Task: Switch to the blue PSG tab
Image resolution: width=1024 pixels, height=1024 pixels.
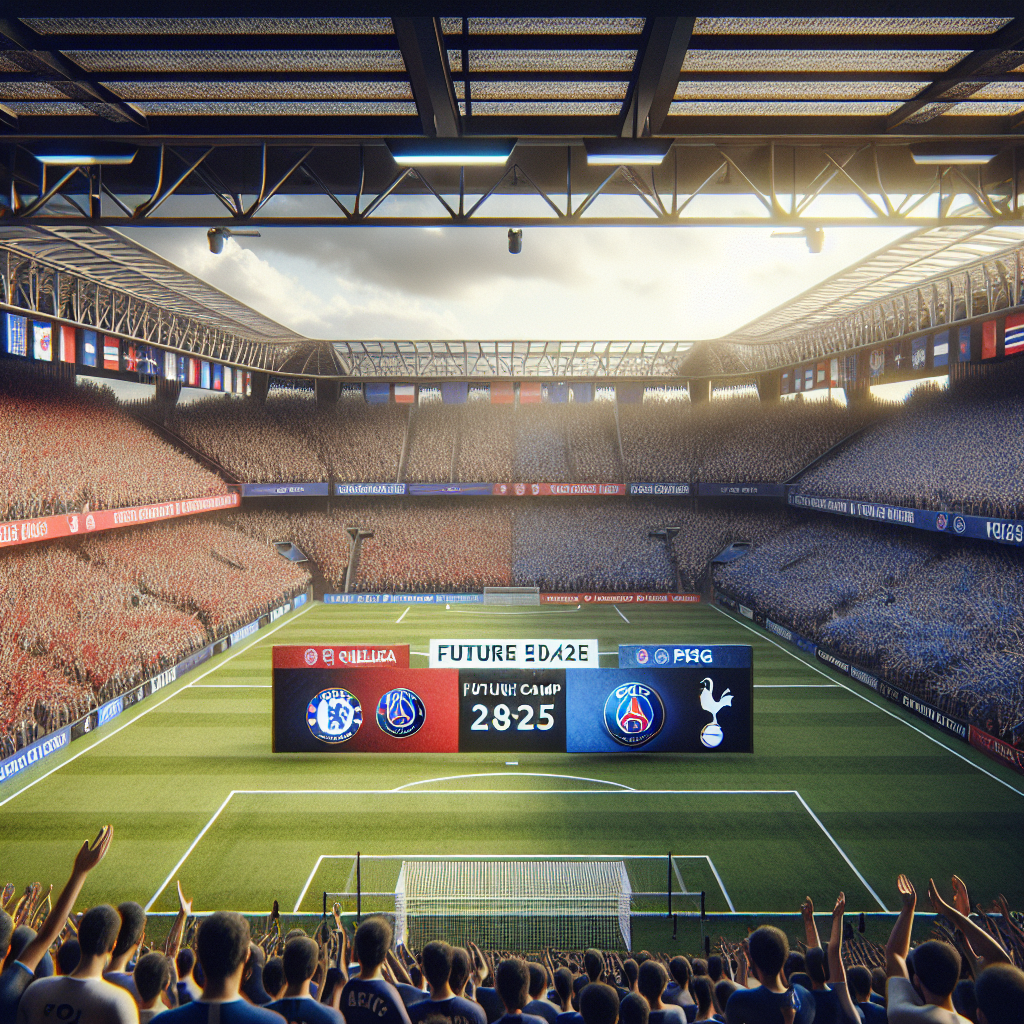Action: click(x=685, y=656)
